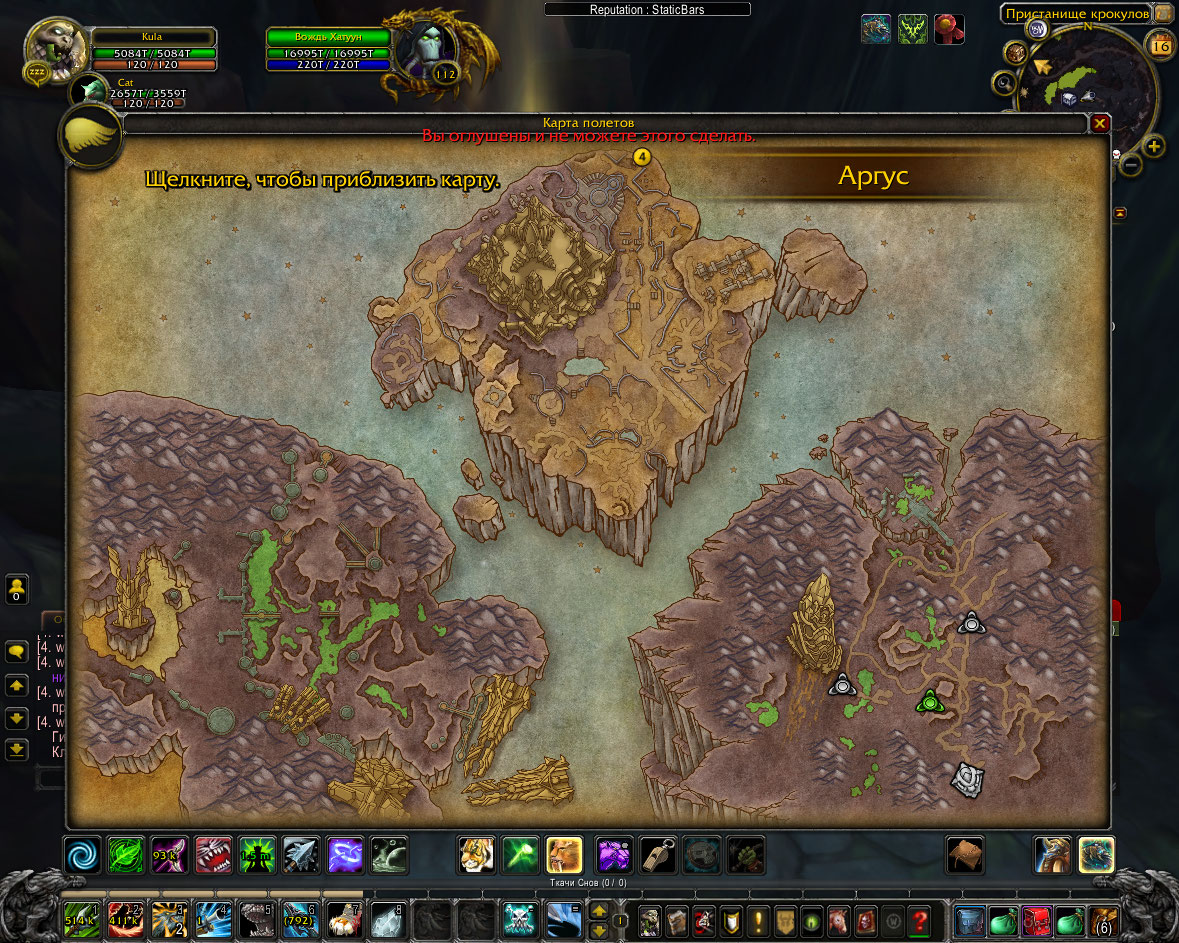This screenshot has height=943, width=1179.
Task: Select the yellow exclamation mark menu button
Action: (758, 920)
